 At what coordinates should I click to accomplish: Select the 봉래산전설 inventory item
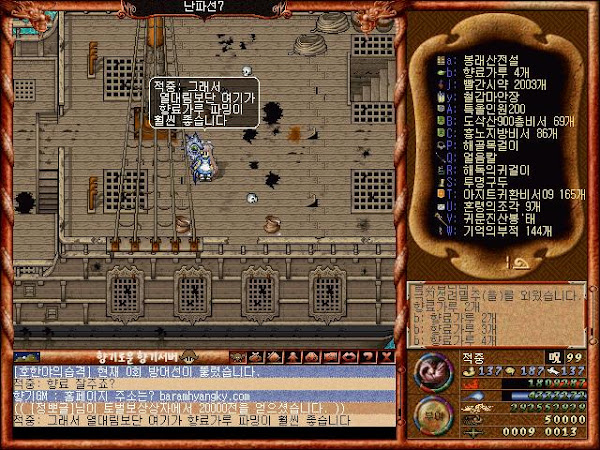pos(491,58)
